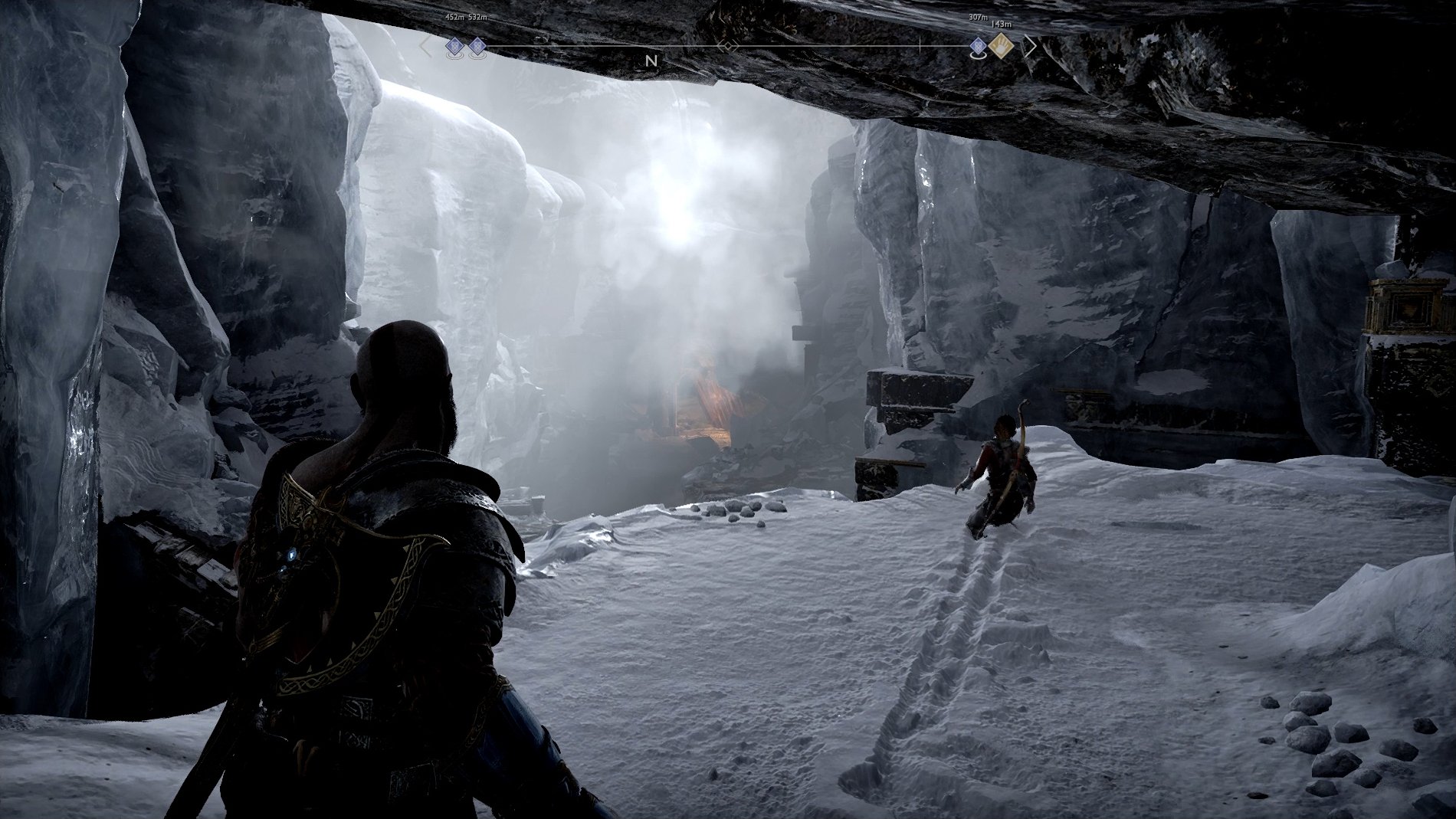
Task: Select the blue objective marker at 532m
Action: pyautogui.click(x=477, y=46)
